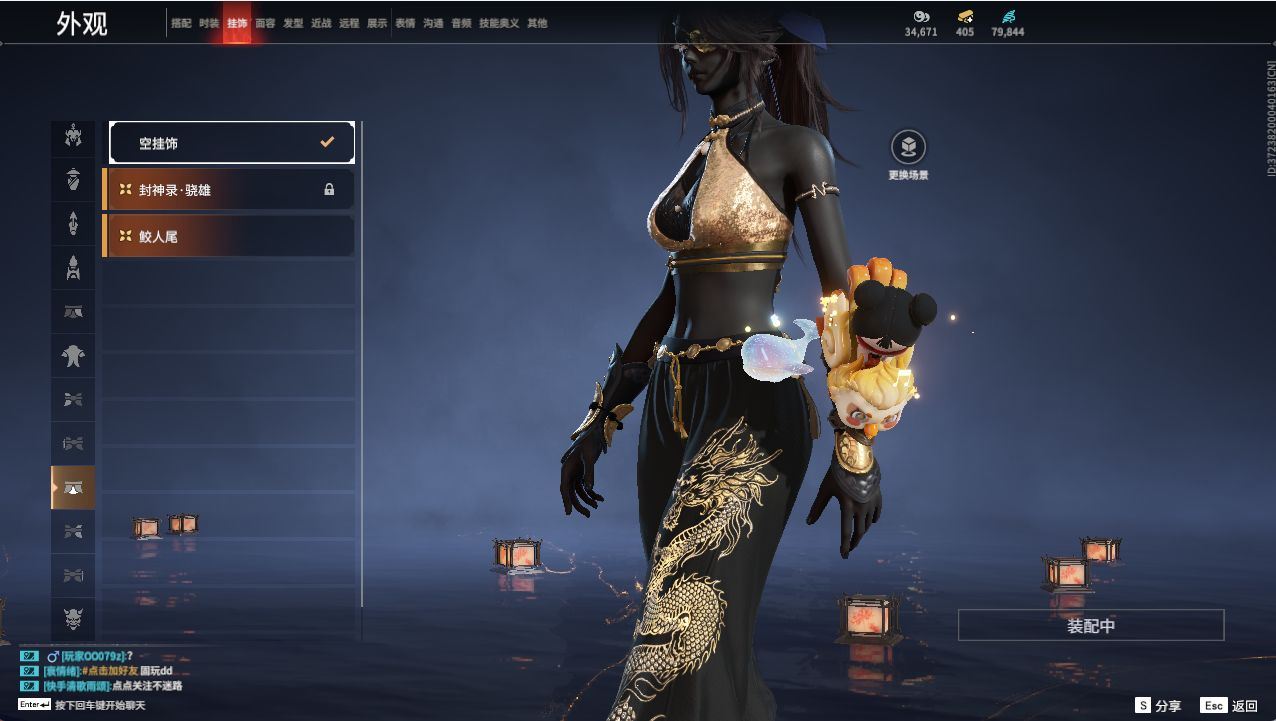
Task: Switch to the 远程 ranged tab
Action: (x=349, y=23)
